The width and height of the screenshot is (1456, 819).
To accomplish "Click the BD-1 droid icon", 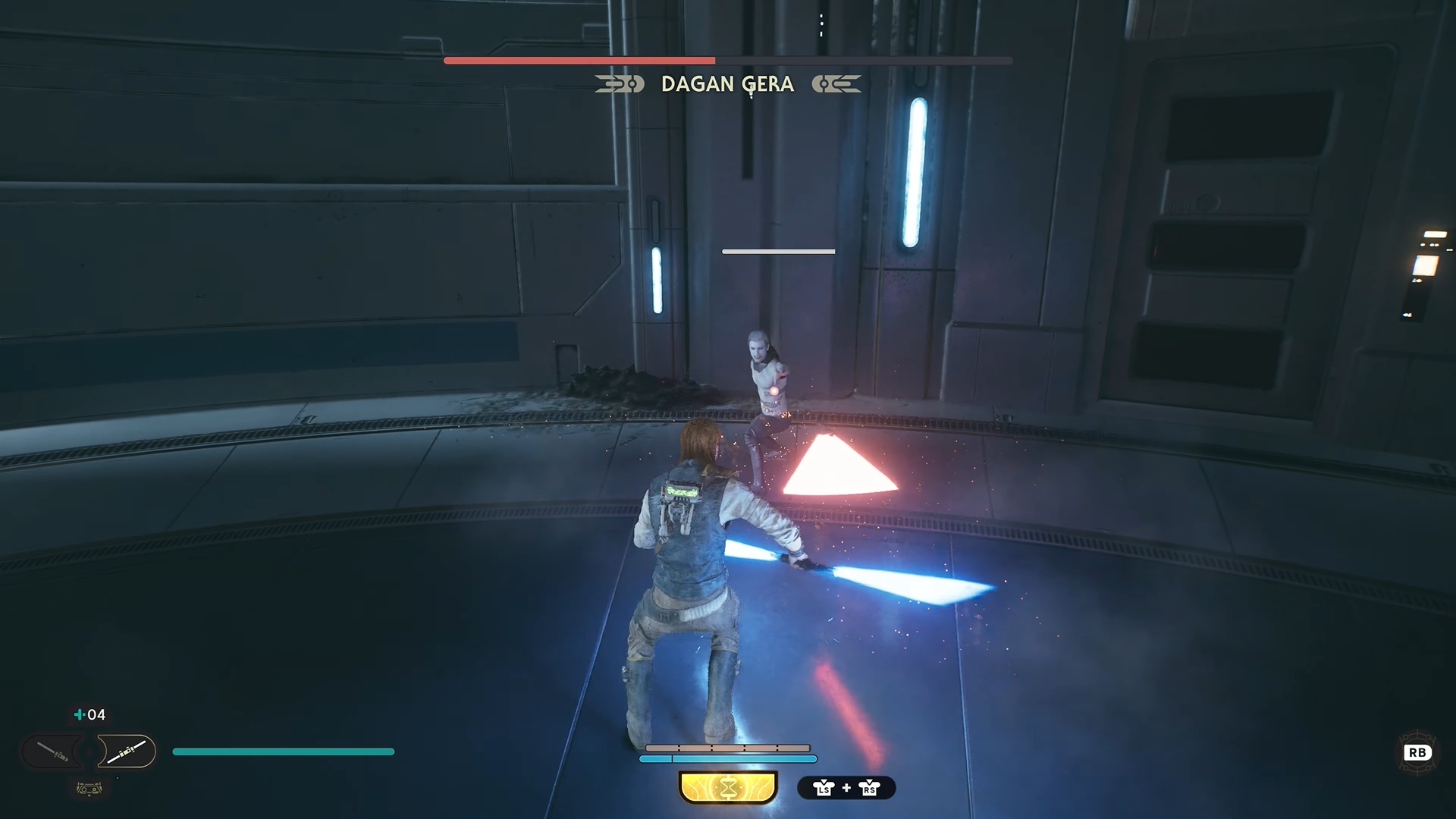I will pos(89,789).
